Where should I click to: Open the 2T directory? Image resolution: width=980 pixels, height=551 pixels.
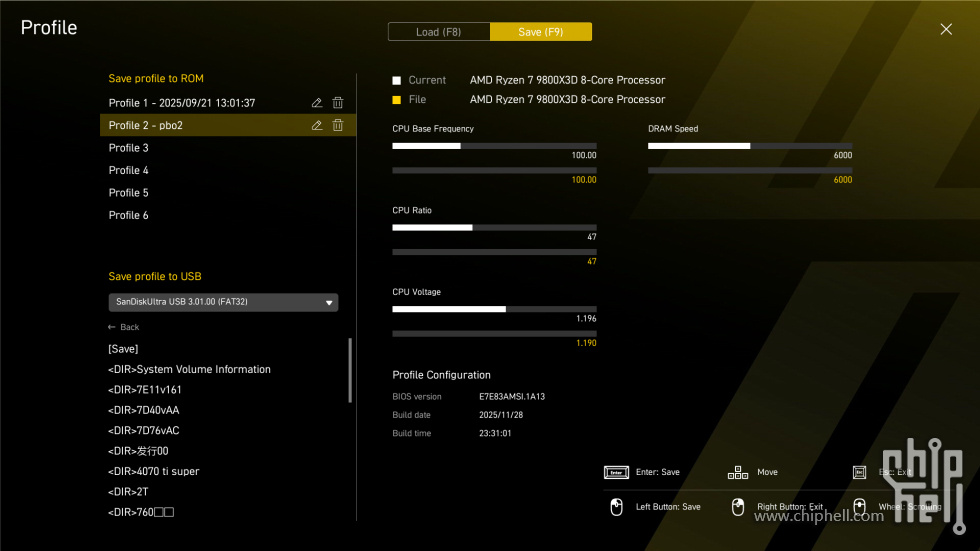coord(128,492)
